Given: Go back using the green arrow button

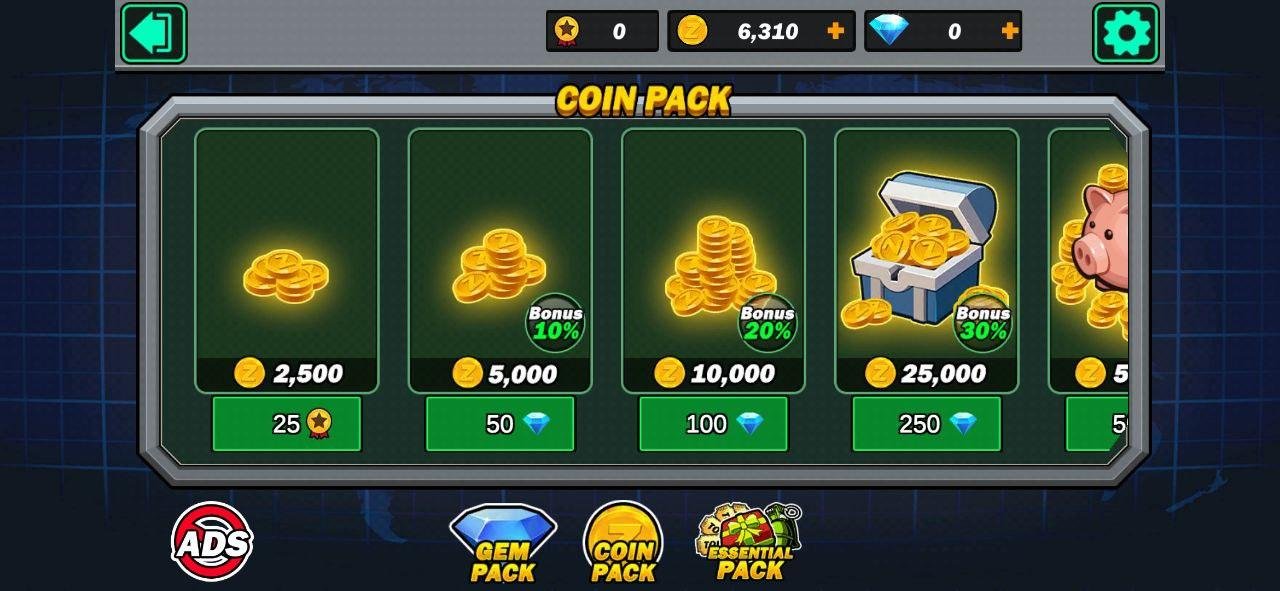Looking at the screenshot, I should click(x=153, y=33).
